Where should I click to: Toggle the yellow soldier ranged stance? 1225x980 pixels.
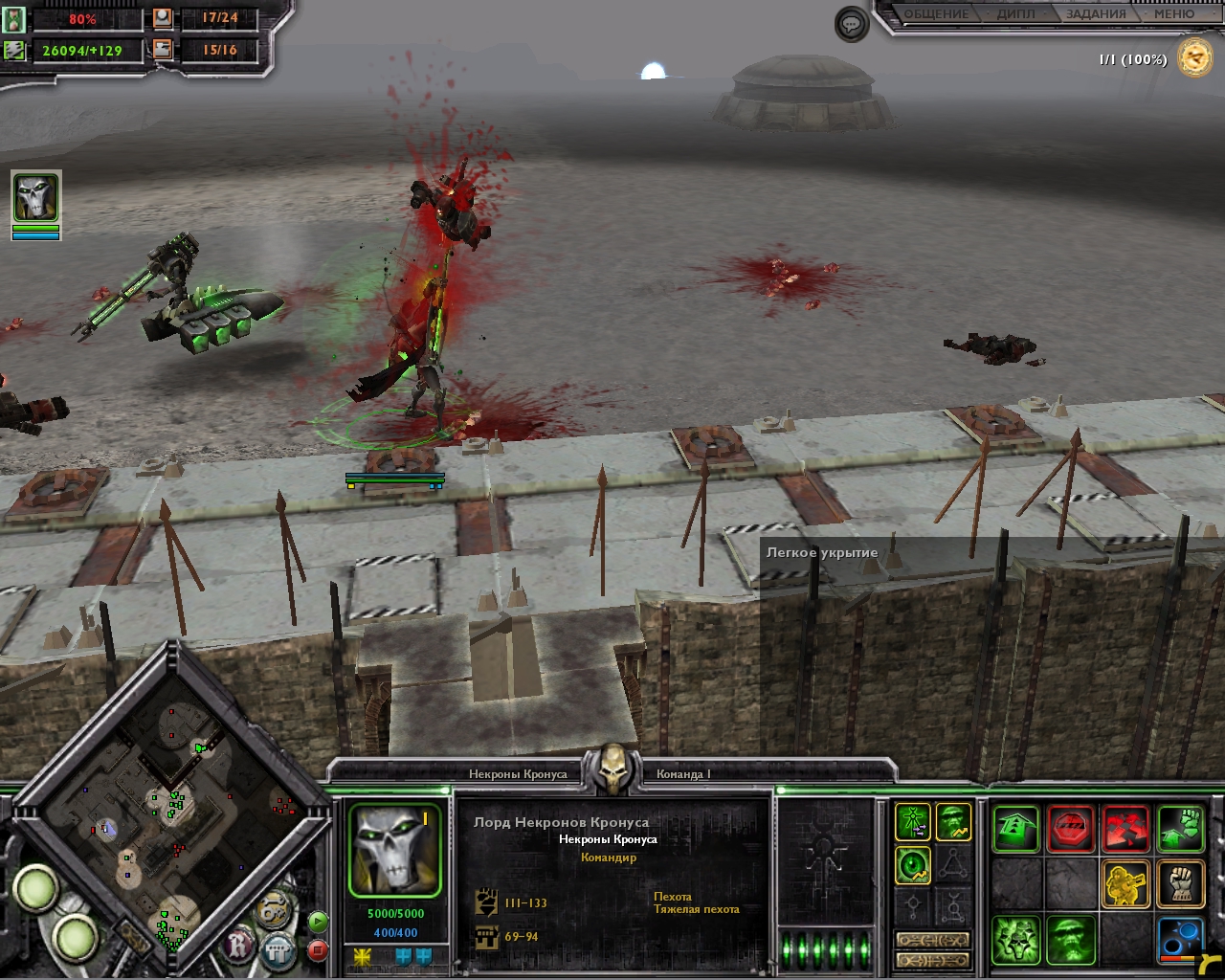pos(1125,884)
